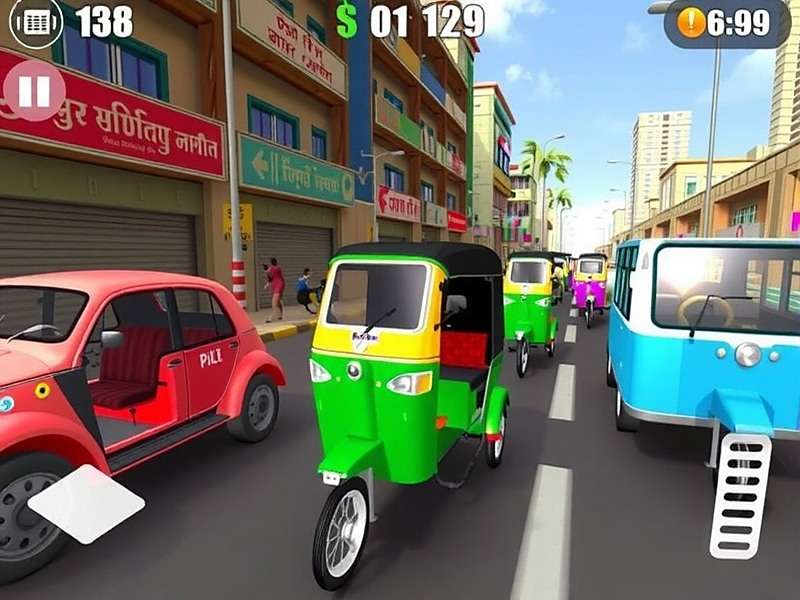Hit the white diamond brake pad

point(86,503)
